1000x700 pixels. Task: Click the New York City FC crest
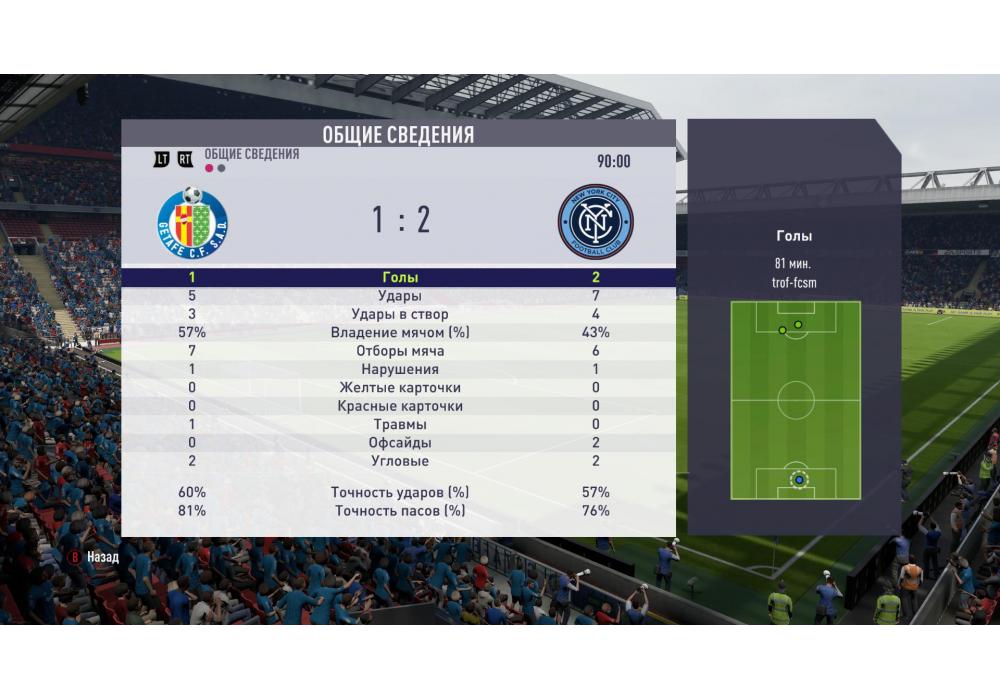(x=595, y=221)
